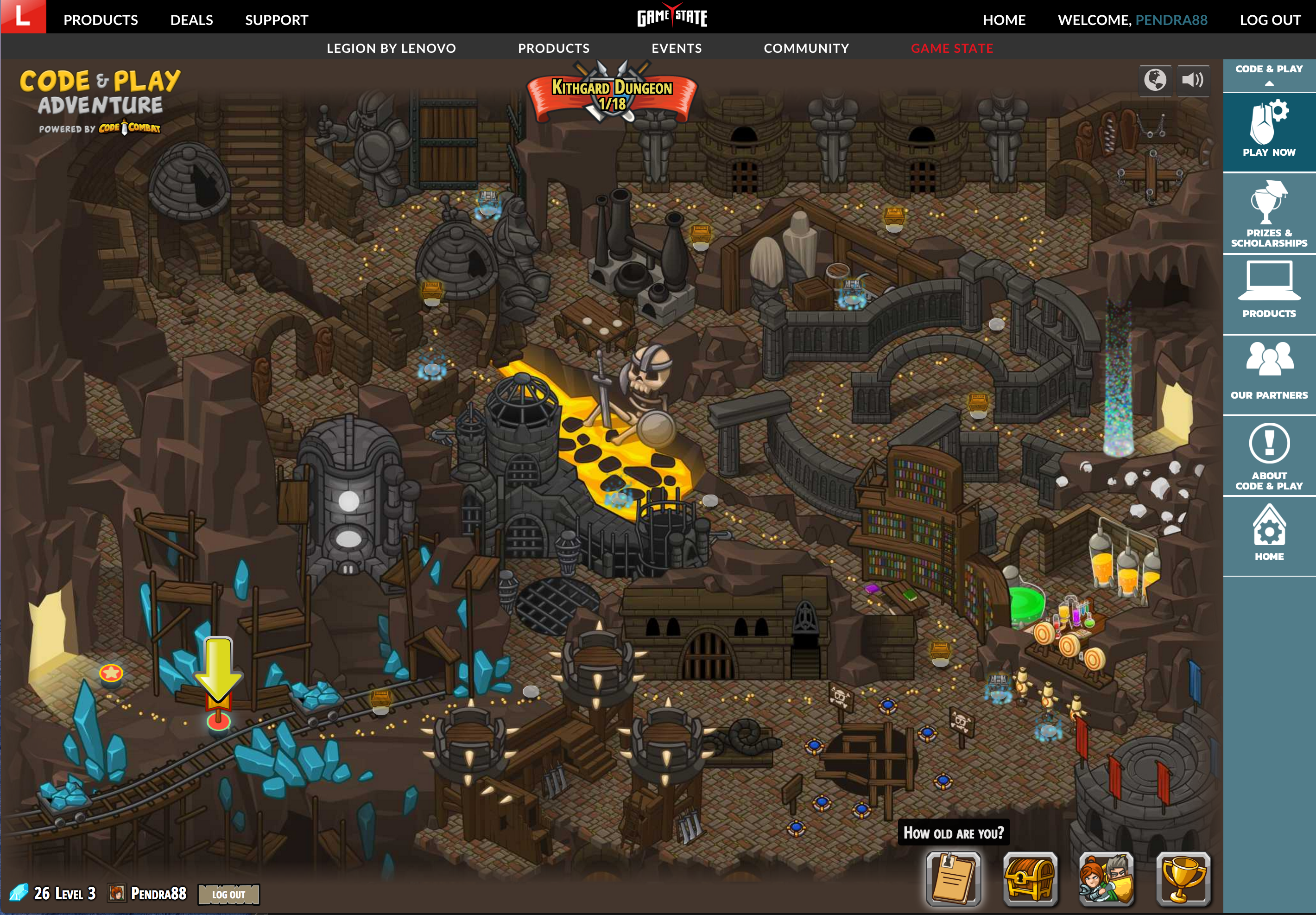1316x915 pixels.
Task: Go to Home in the side panel
Action: tap(1269, 533)
